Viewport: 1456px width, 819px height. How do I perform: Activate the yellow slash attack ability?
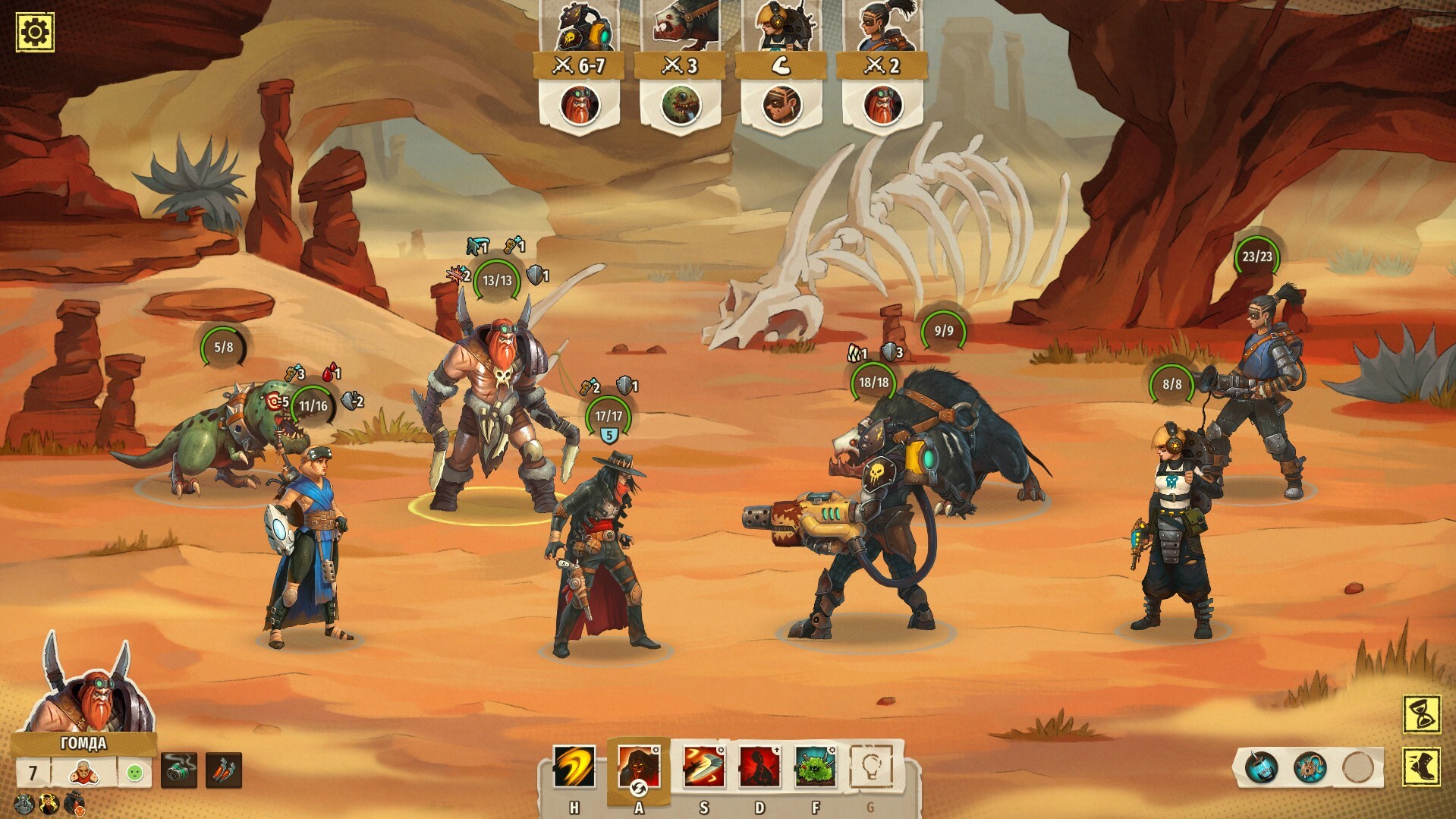(x=574, y=767)
